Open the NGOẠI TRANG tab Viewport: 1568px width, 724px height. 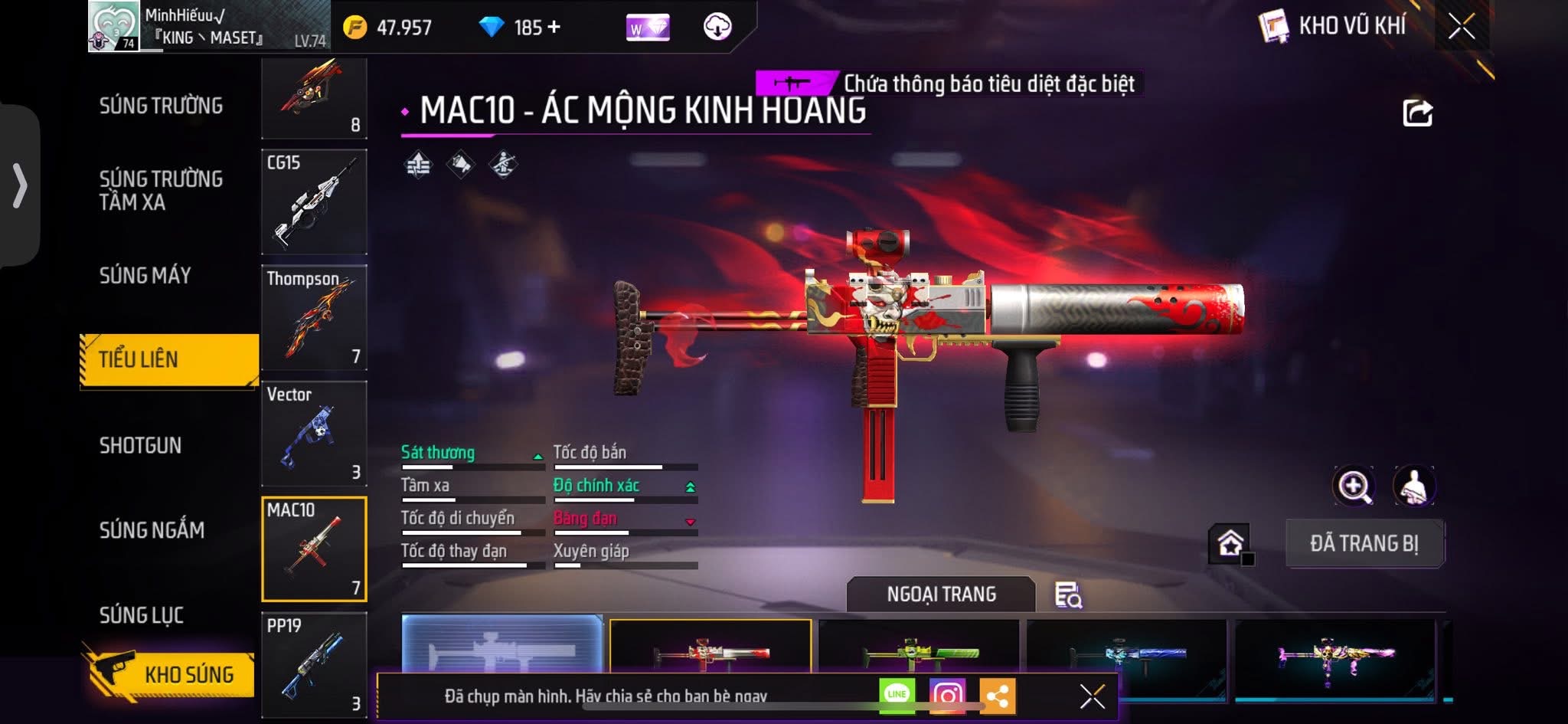pos(941,595)
